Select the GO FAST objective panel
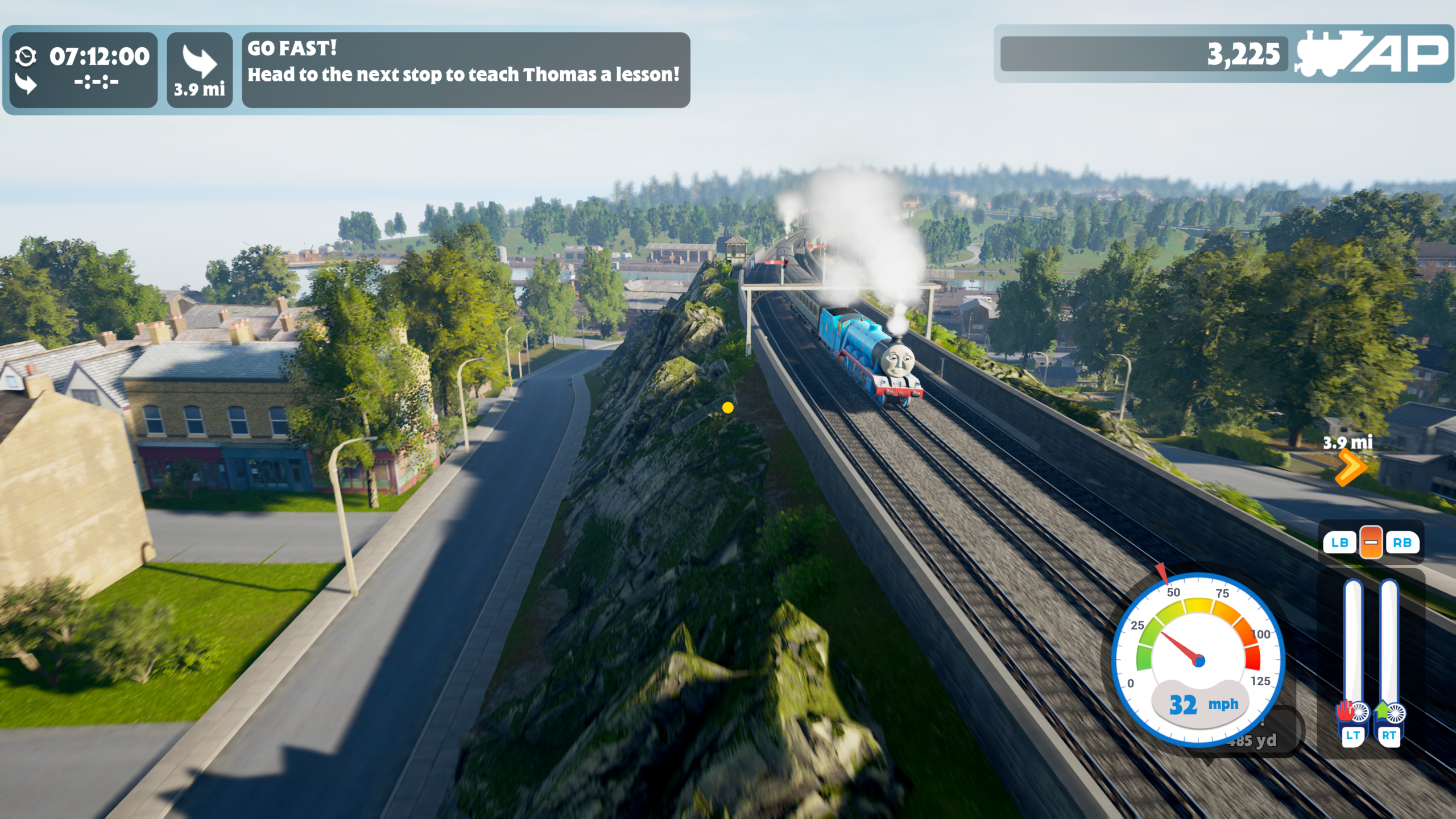This screenshot has width=1456, height=819. click(465, 69)
